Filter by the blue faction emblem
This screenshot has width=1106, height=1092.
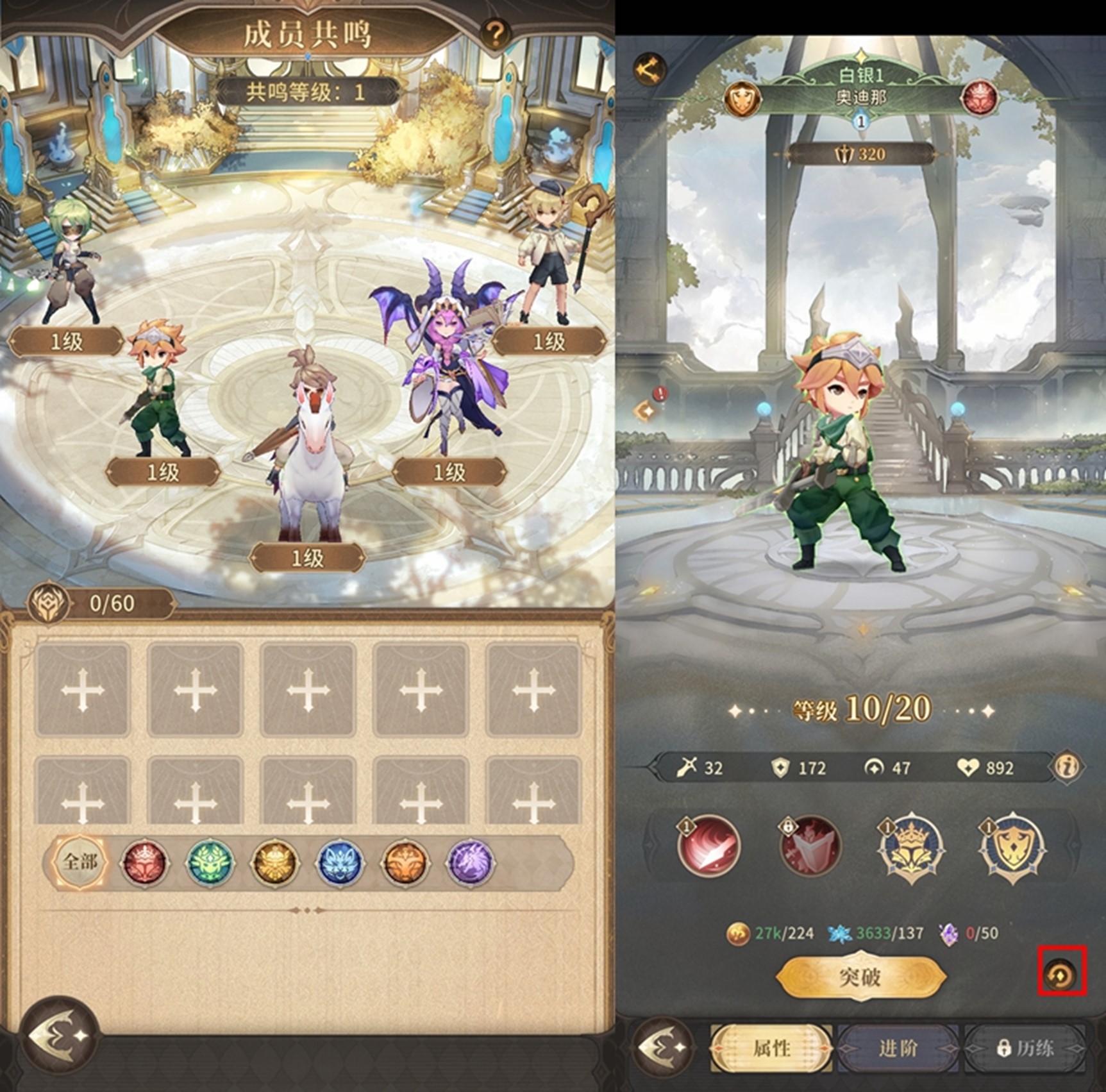pyautogui.click(x=340, y=862)
